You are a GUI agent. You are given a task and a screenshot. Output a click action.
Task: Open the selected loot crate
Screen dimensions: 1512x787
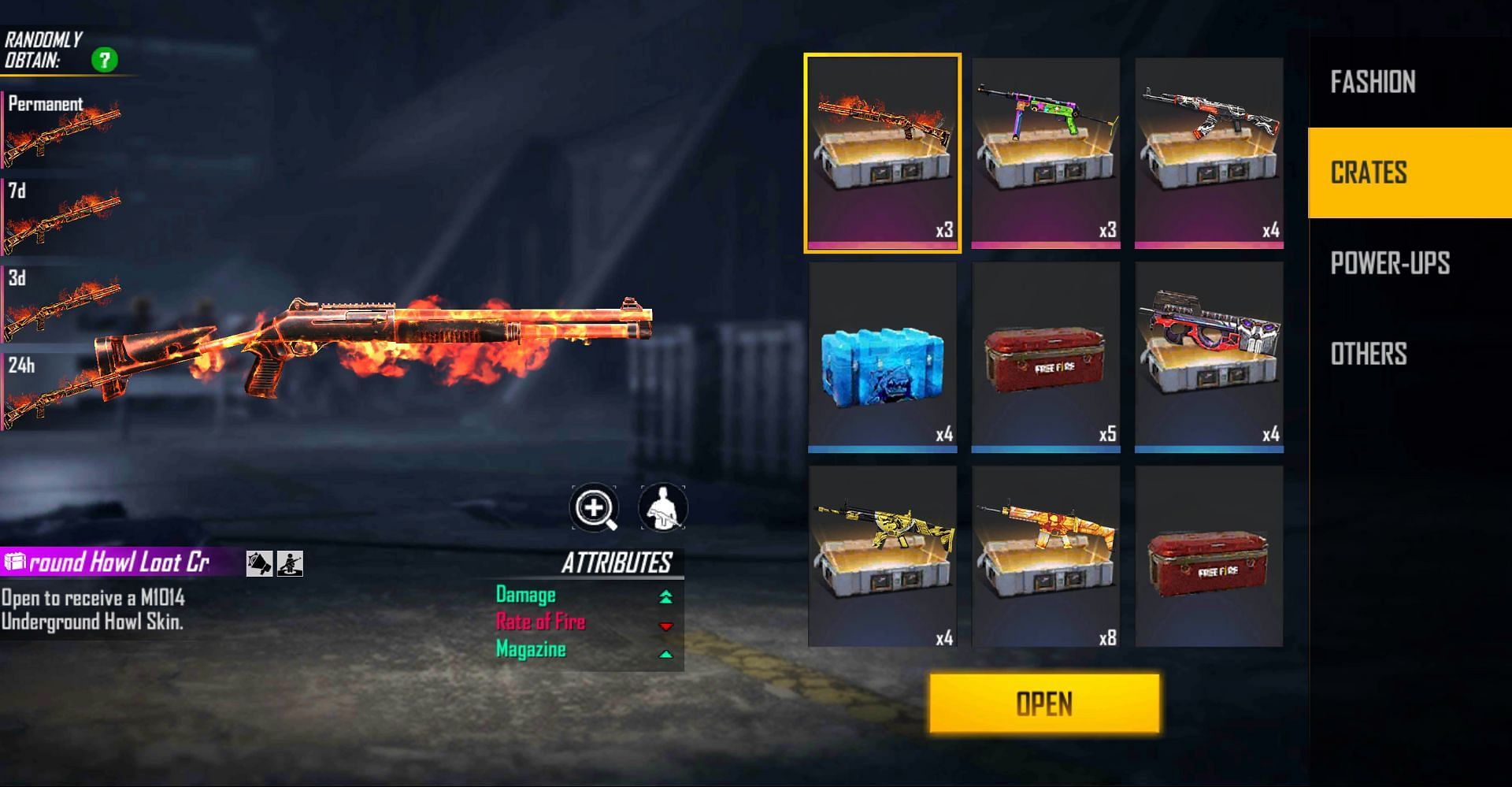pyautogui.click(x=1044, y=703)
